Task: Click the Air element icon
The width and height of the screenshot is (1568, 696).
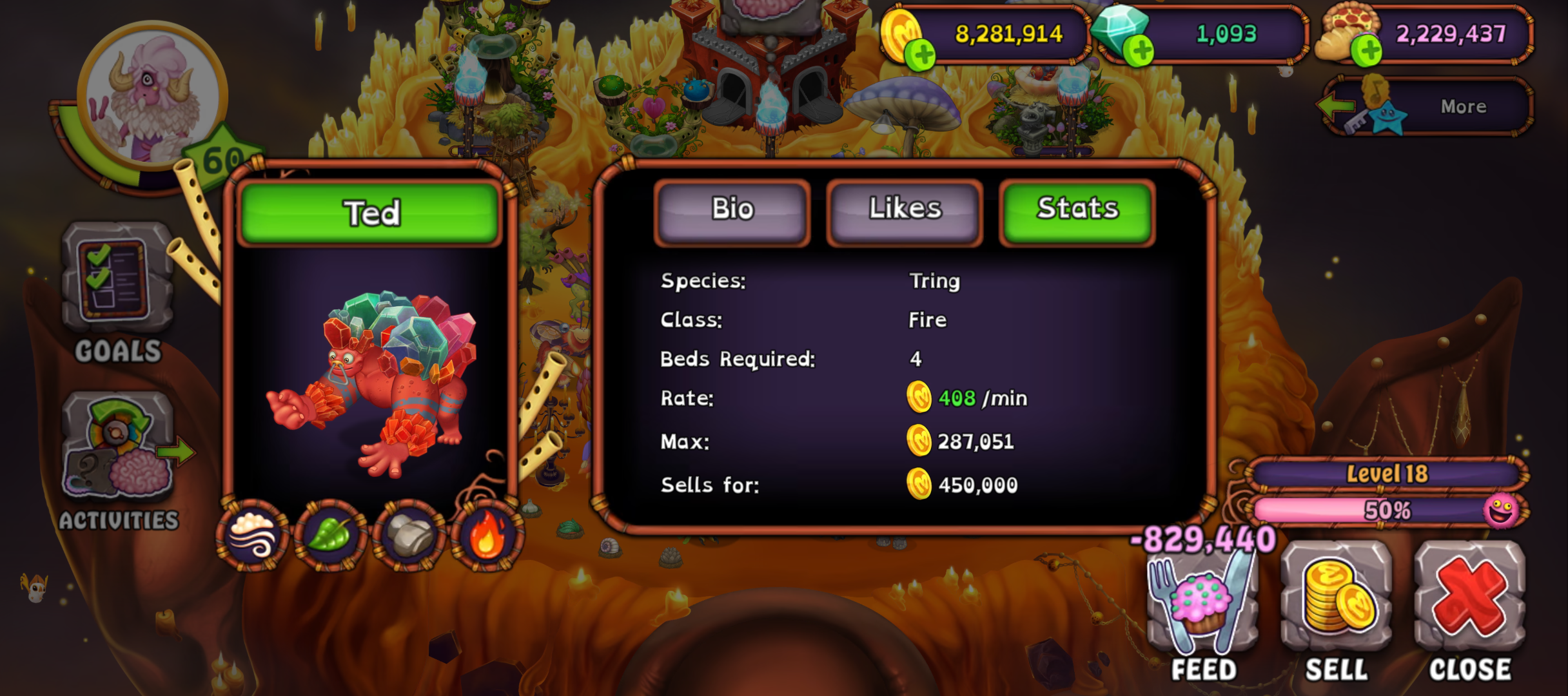Action: tap(253, 536)
